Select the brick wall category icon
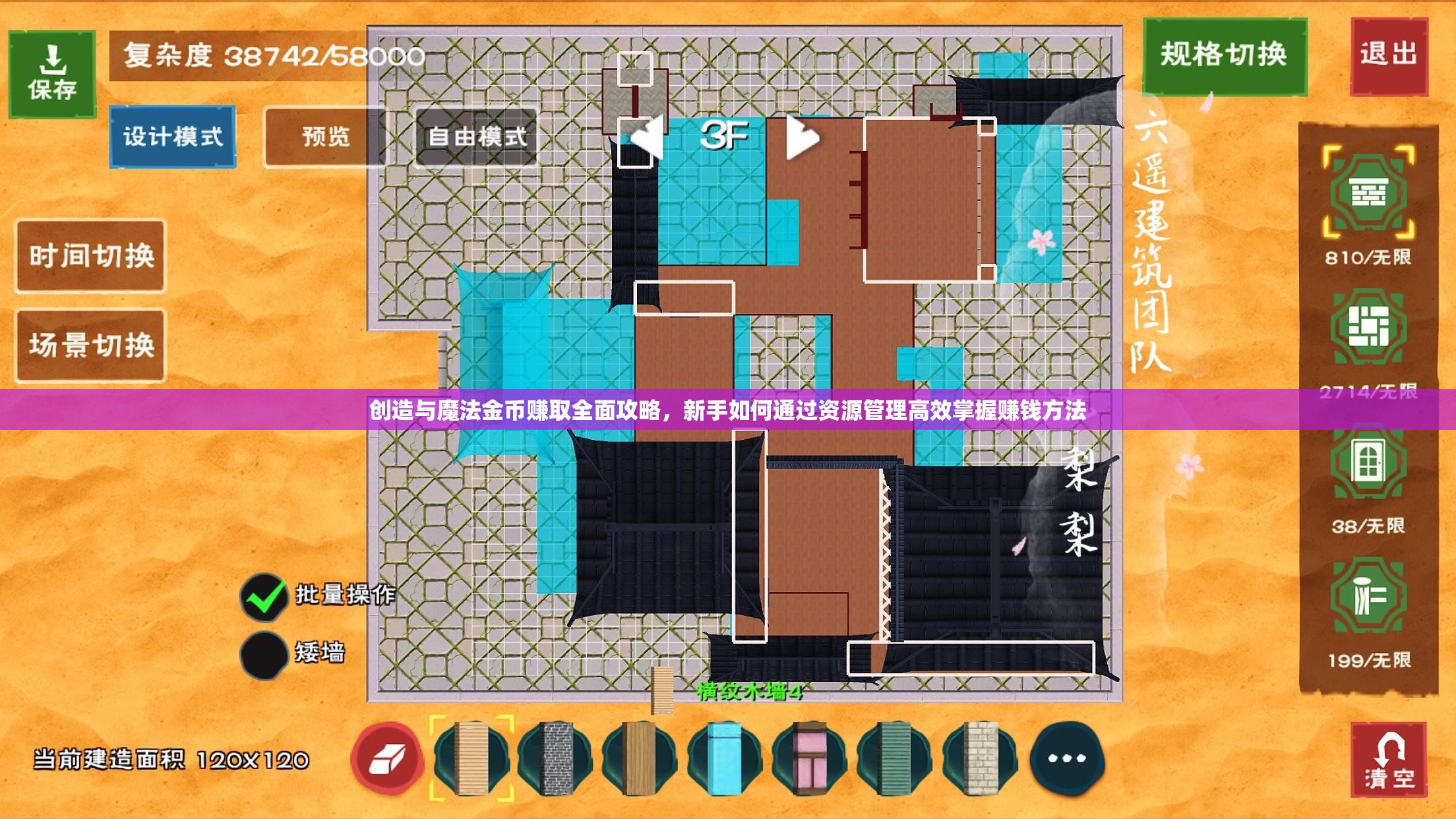The width and height of the screenshot is (1456, 819). [x=1369, y=194]
